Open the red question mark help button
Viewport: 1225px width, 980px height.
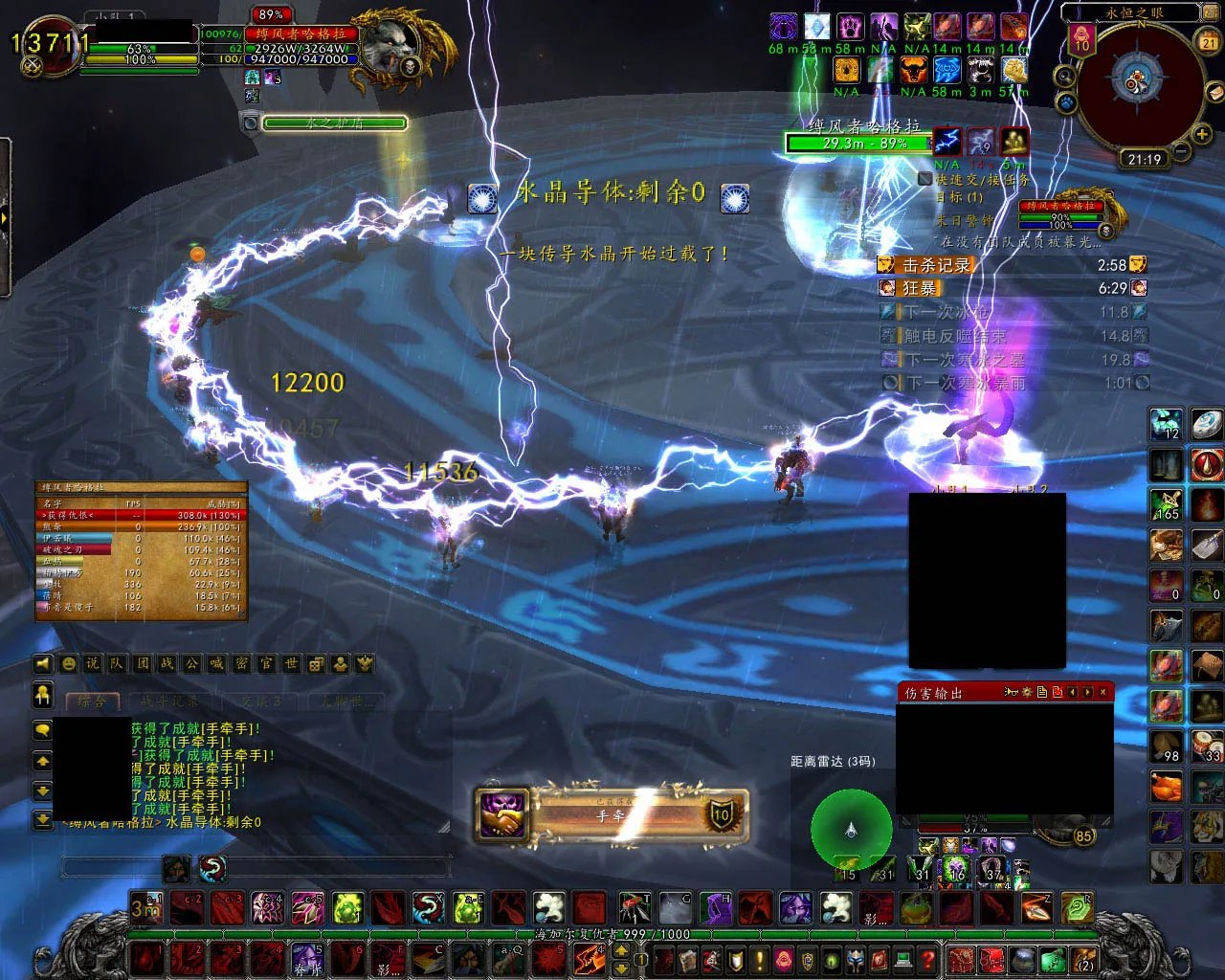926,958
